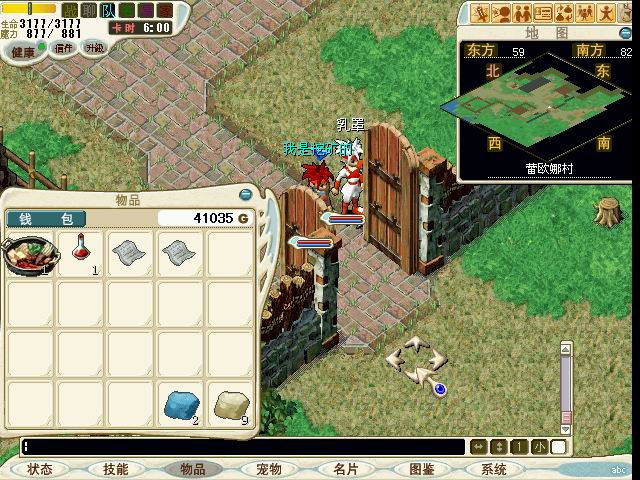This screenshot has width=640, height=480.
Task: Open the 状态 status menu
Action: point(40,469)
